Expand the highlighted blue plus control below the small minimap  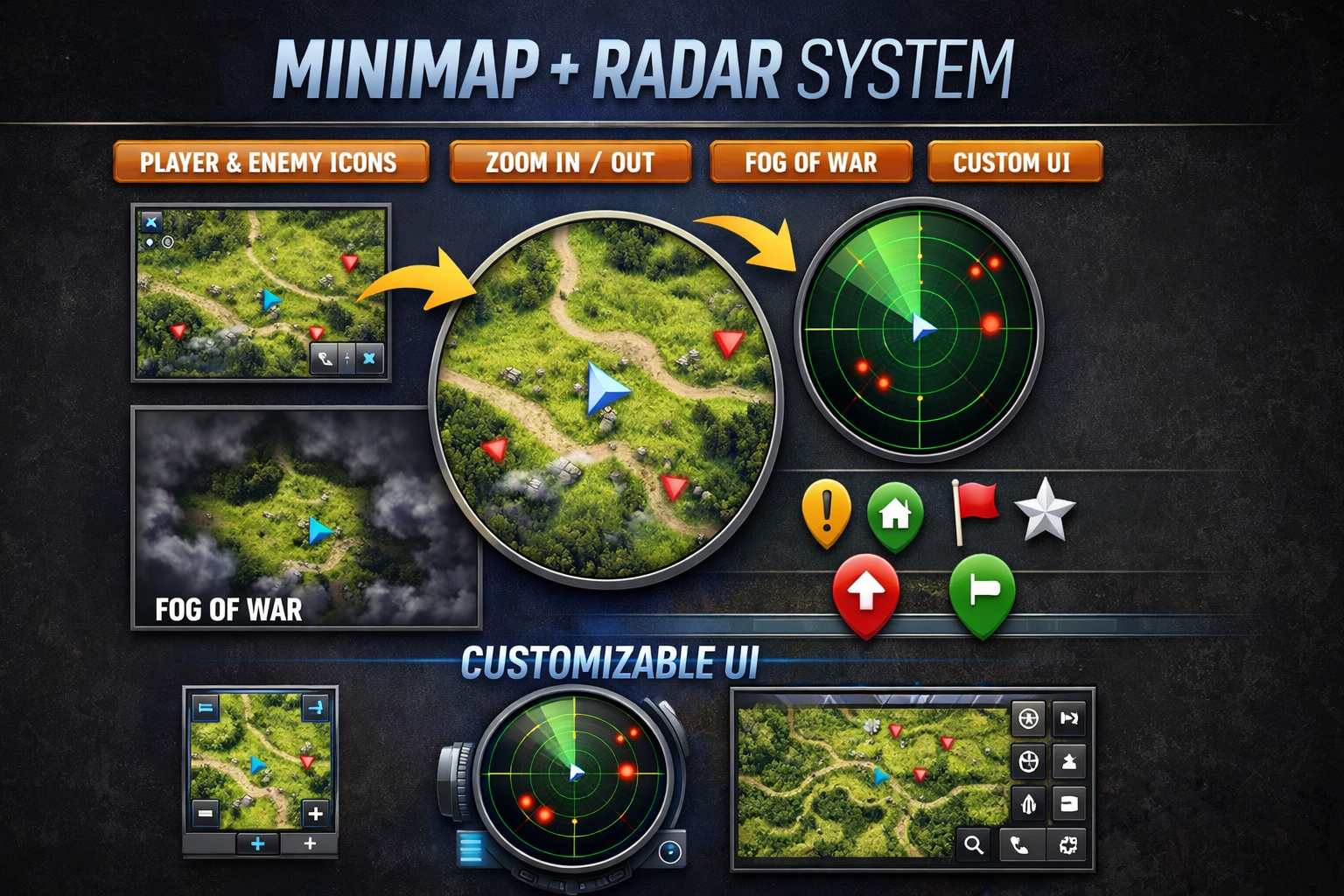[x=257, y=843]
